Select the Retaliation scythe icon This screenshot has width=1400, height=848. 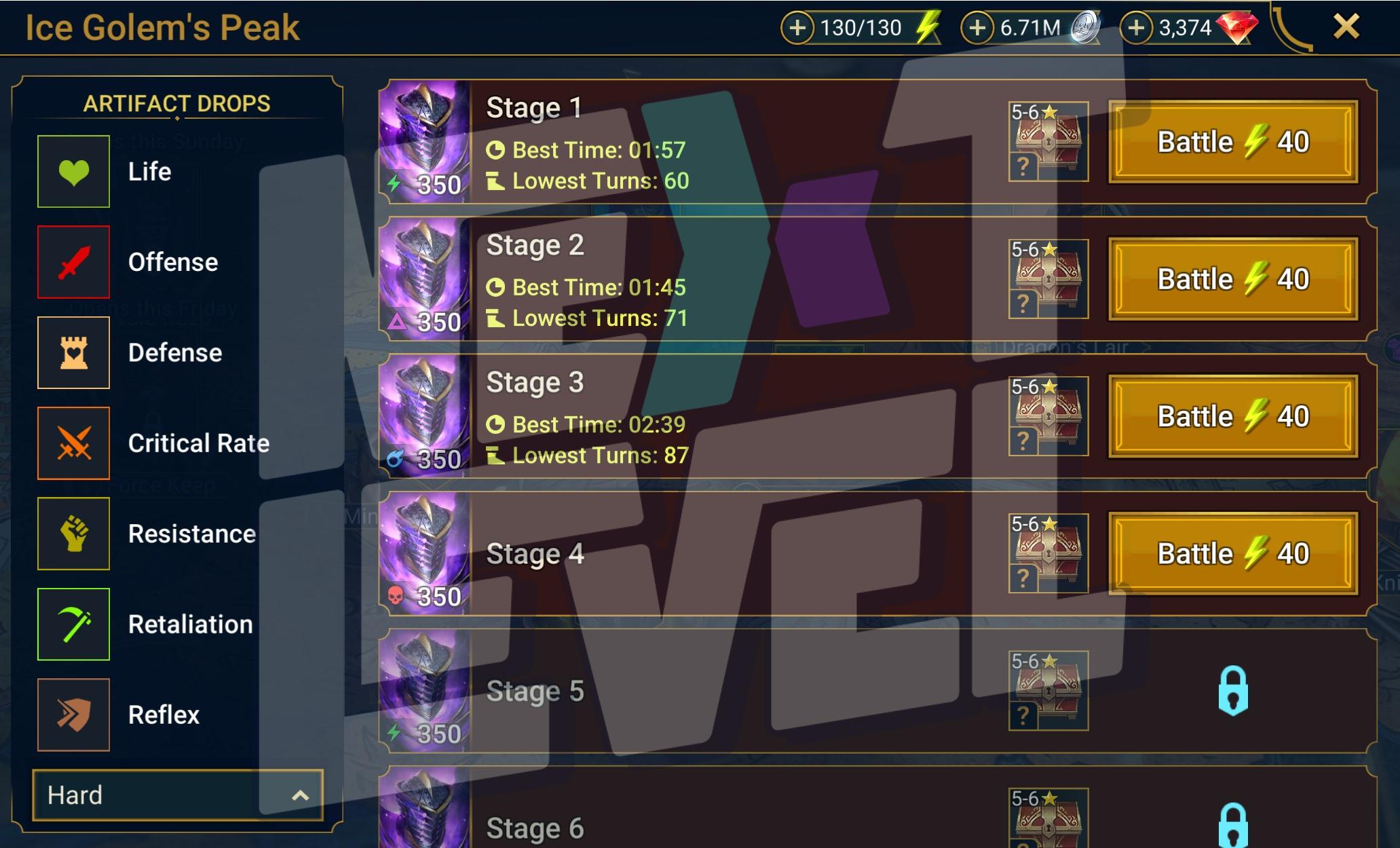pyautogui.click(x=73, y=624)
